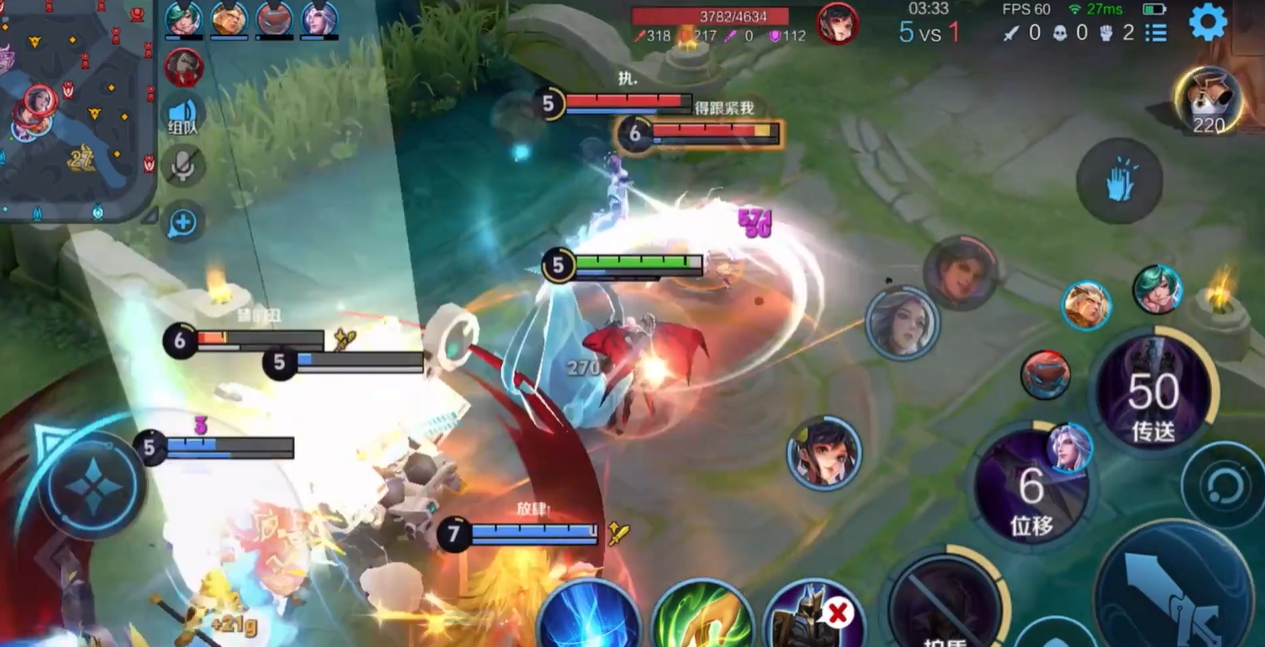1265x647 pixels.
Task: Tap the circular arrow button above the sword
Action: [1223, 486]
